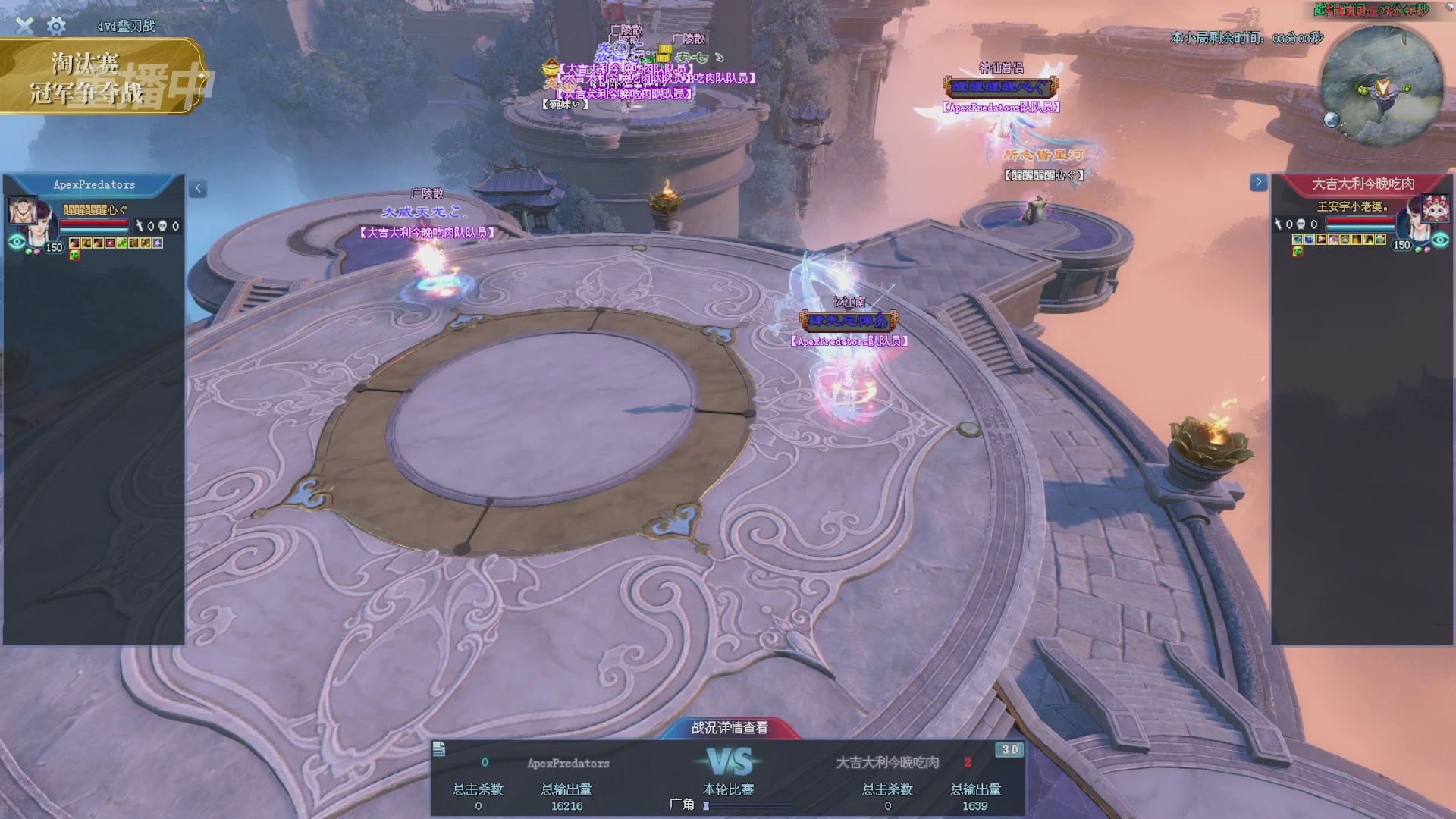Toggle the 3D camera mode button

(1009, 749)
